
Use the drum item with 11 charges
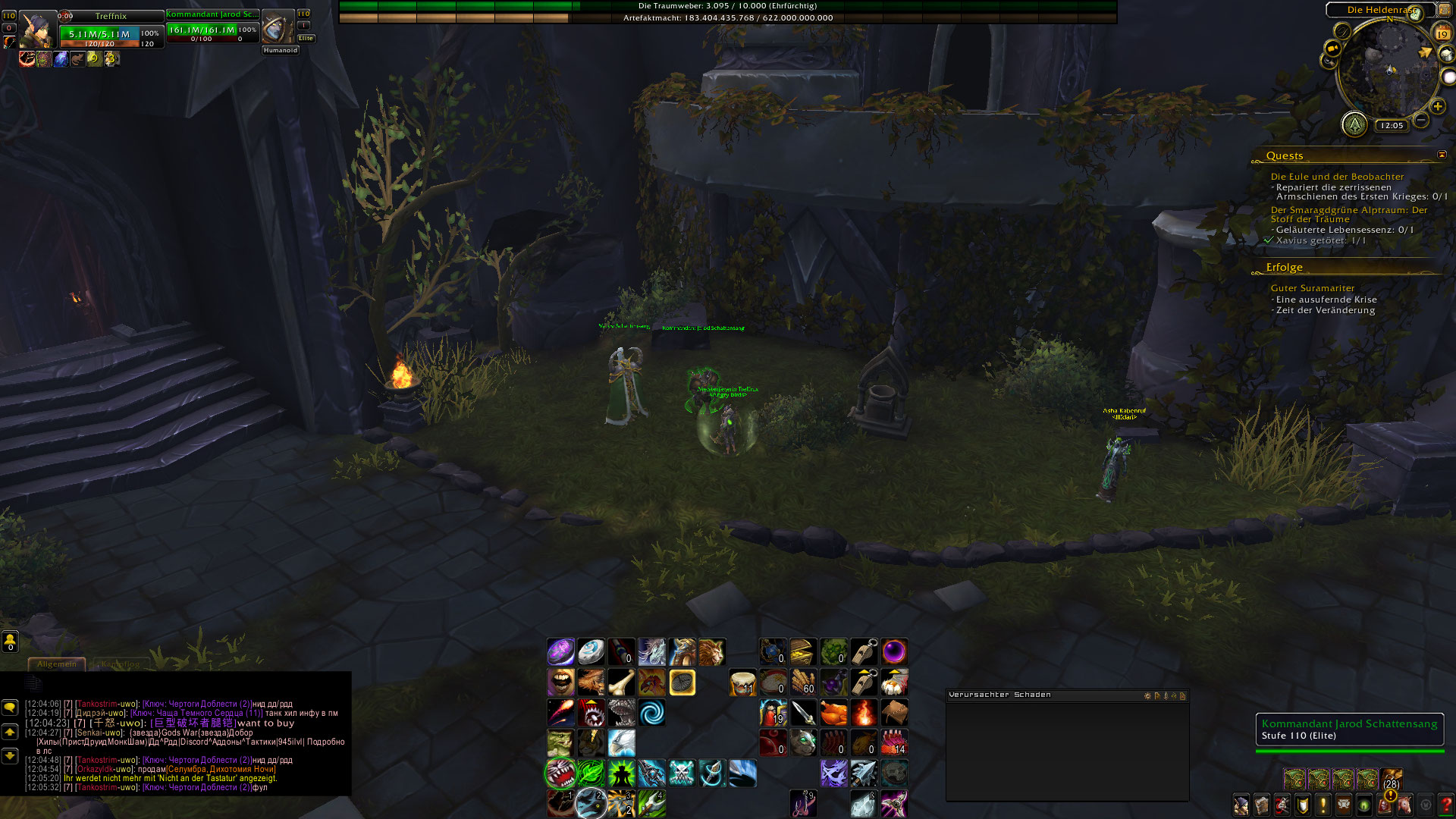click(x=742, y=682)
